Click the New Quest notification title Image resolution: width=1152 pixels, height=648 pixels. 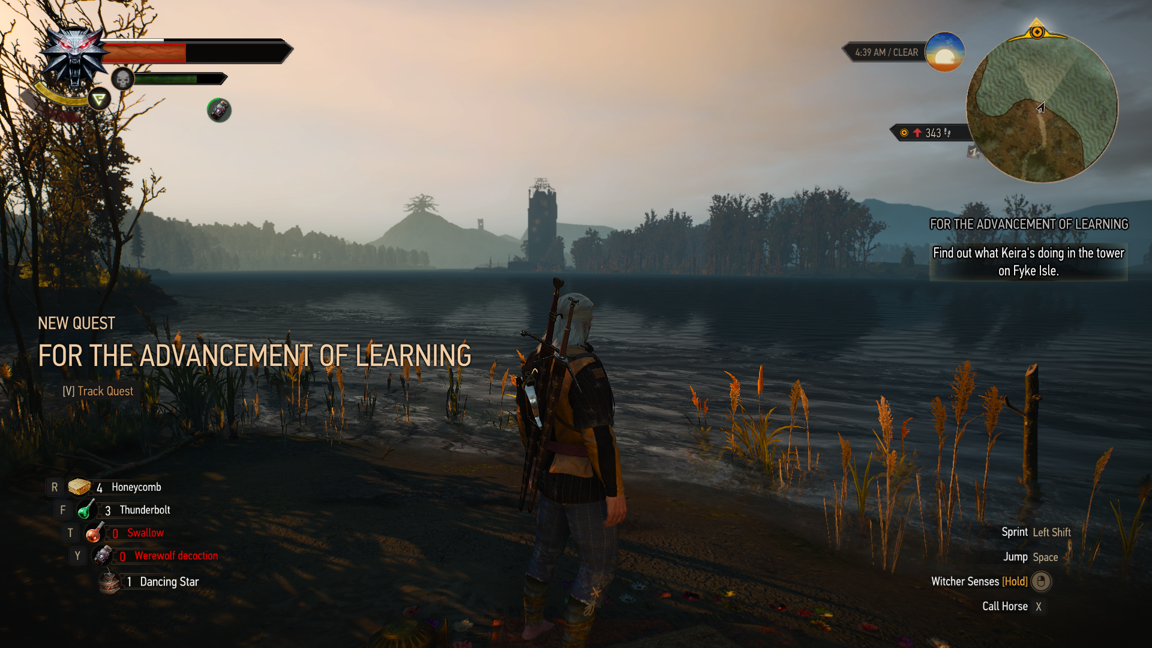click(x=254, y=355)
